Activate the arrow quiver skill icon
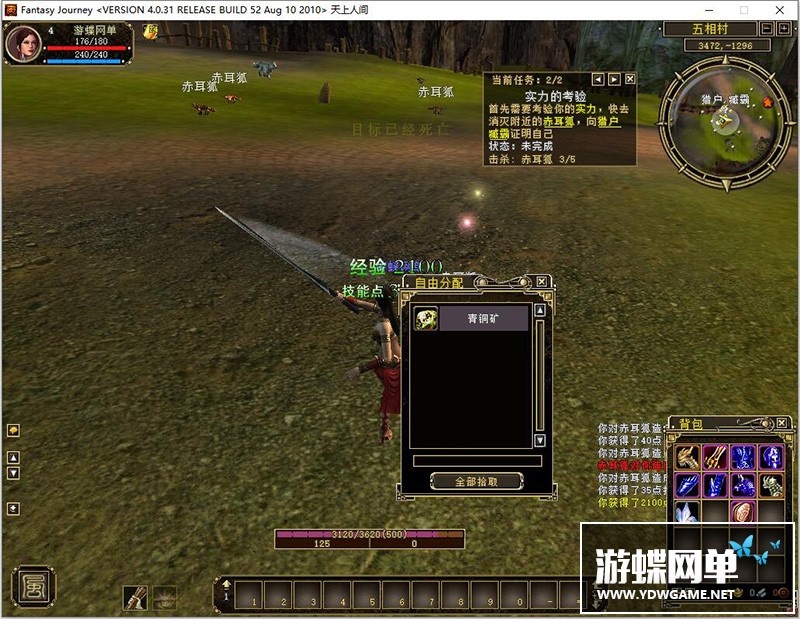 tap(135, 597)
